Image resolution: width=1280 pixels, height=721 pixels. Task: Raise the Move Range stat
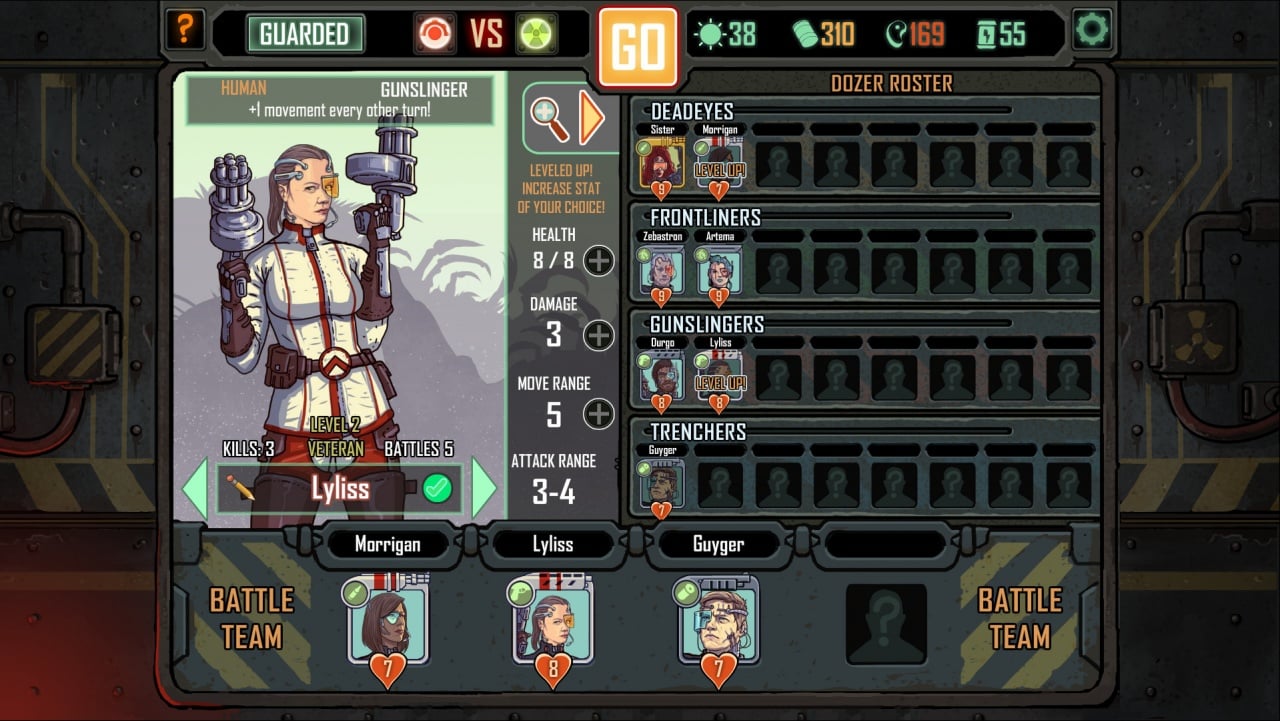pos(599,414)
